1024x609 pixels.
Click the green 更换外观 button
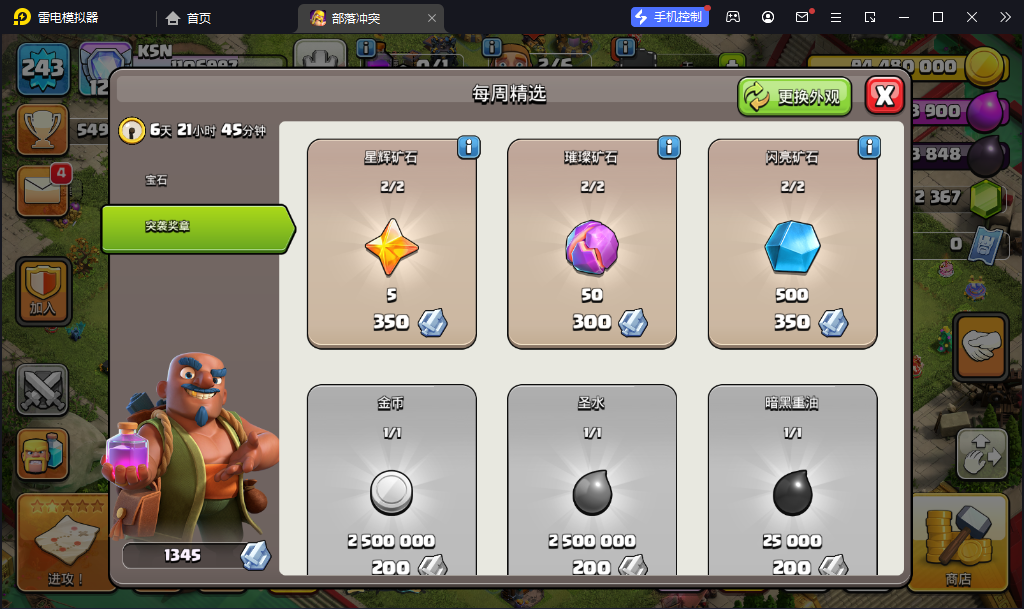795,96
